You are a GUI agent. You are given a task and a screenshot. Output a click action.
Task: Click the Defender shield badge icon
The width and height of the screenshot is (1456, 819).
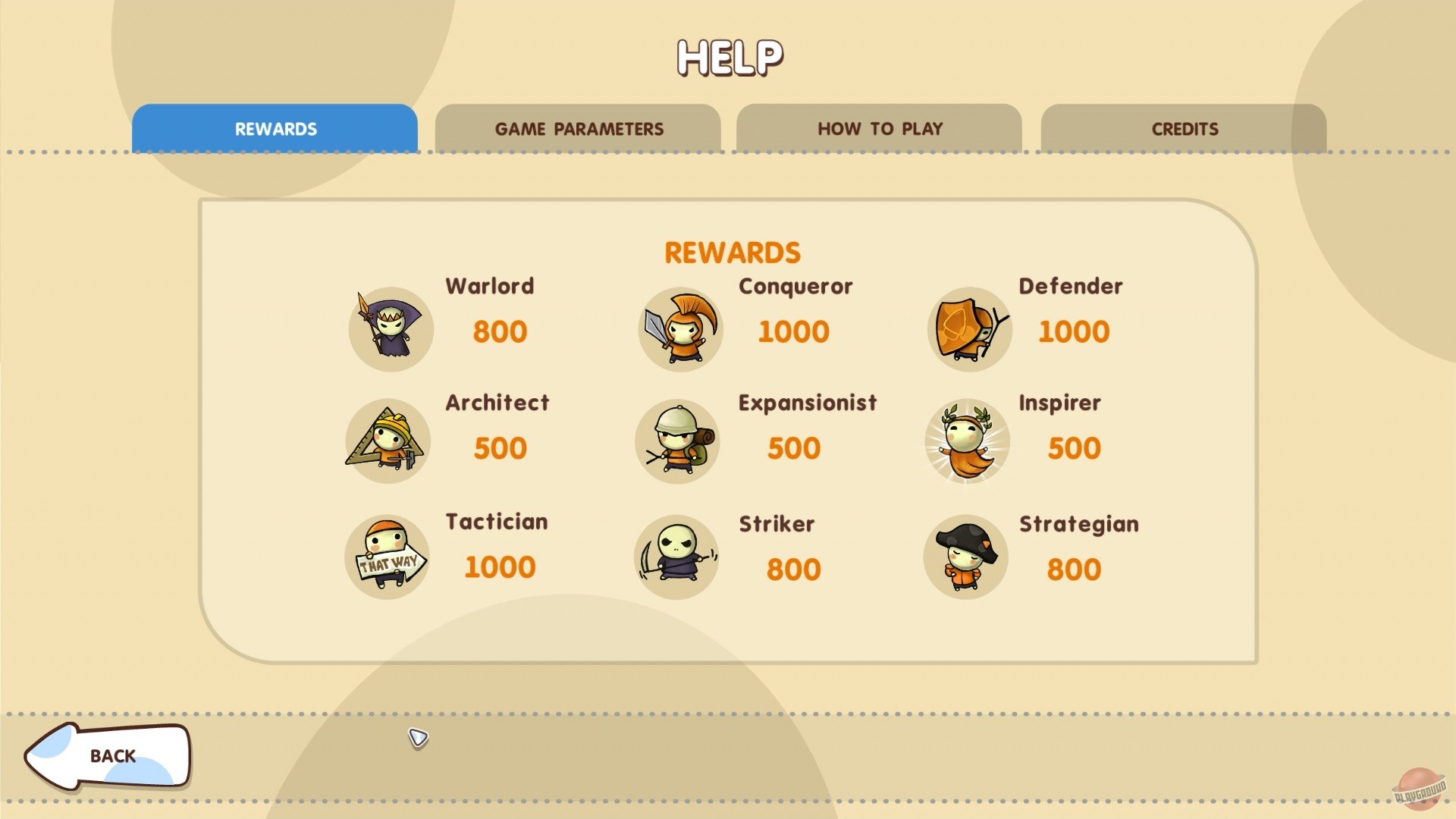[x=968, y=329]
